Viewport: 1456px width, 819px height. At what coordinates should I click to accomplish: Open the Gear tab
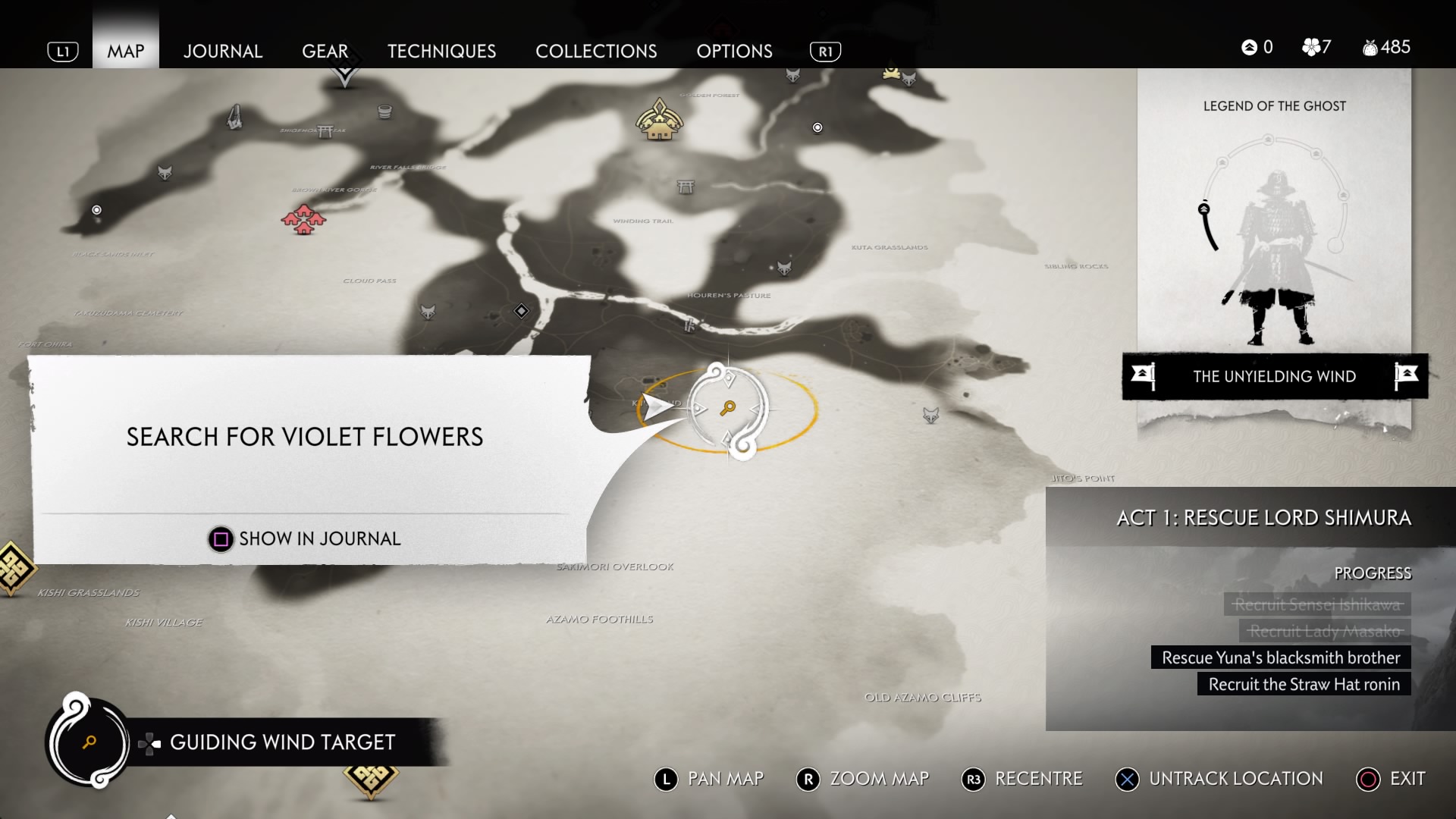pyautogui.click(x=325, y=51)
